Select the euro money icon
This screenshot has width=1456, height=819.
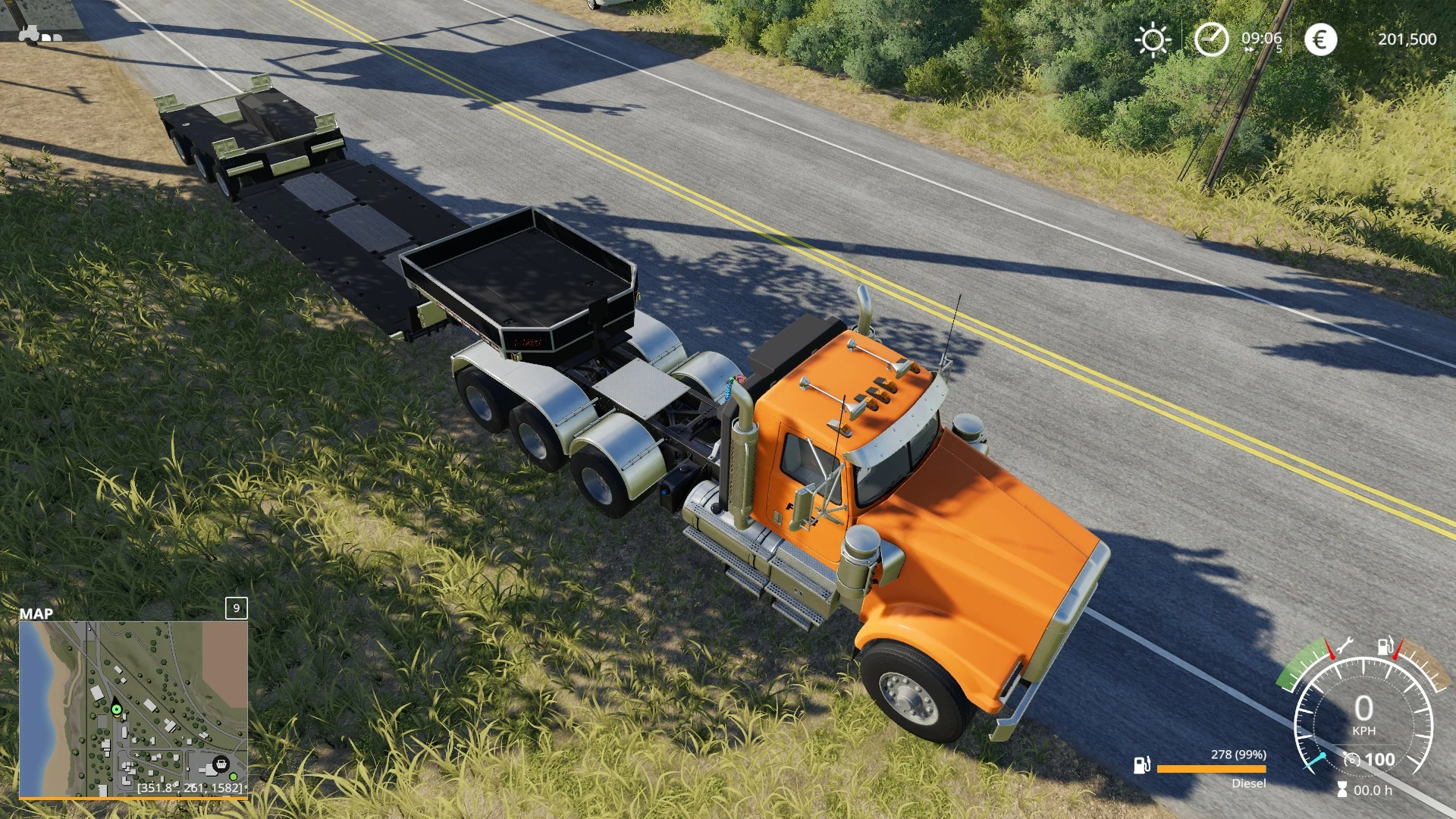[1320, 39]
